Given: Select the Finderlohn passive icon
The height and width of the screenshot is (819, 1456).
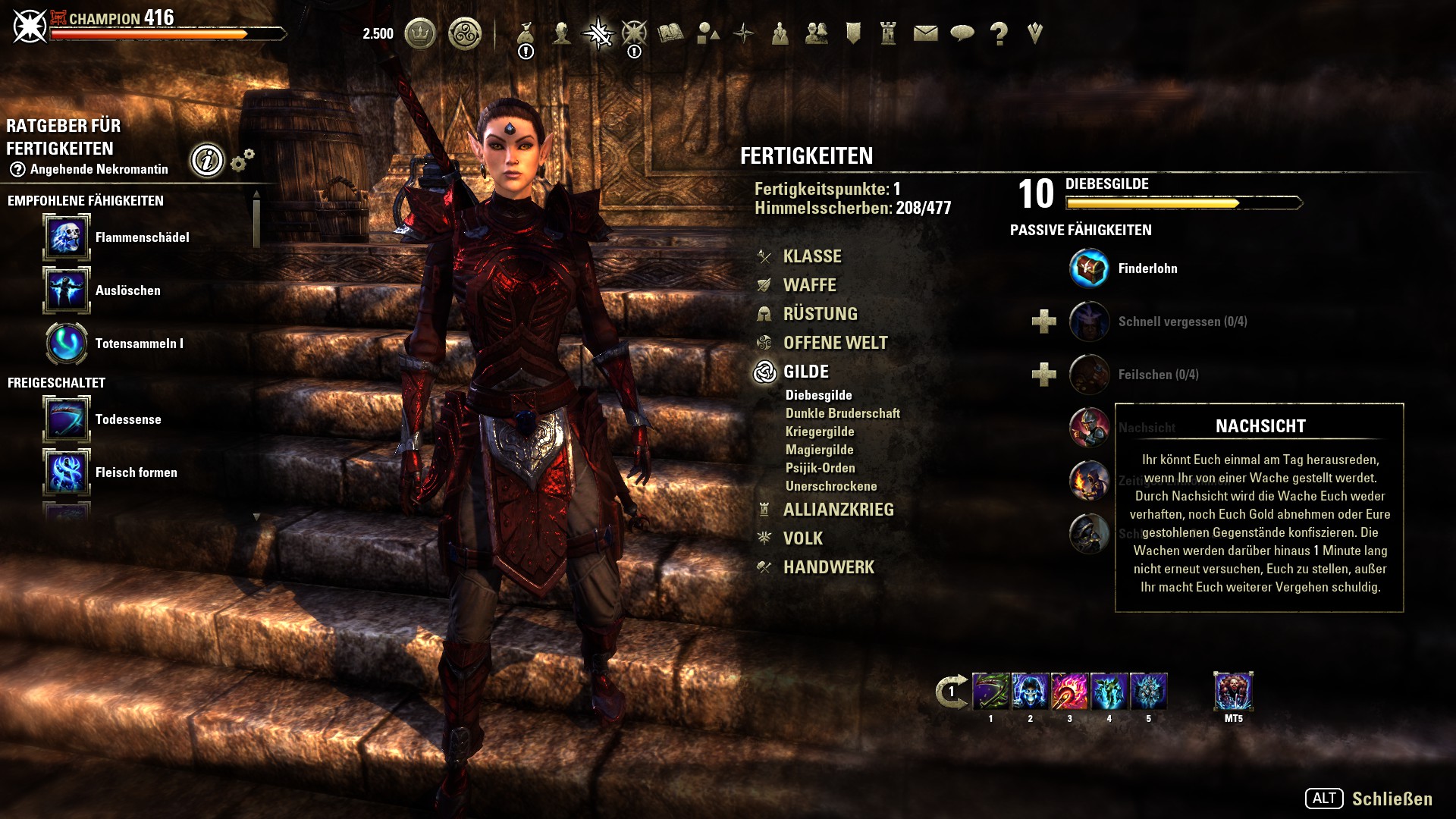Looking at the screenshot, I should point(1089,268).
